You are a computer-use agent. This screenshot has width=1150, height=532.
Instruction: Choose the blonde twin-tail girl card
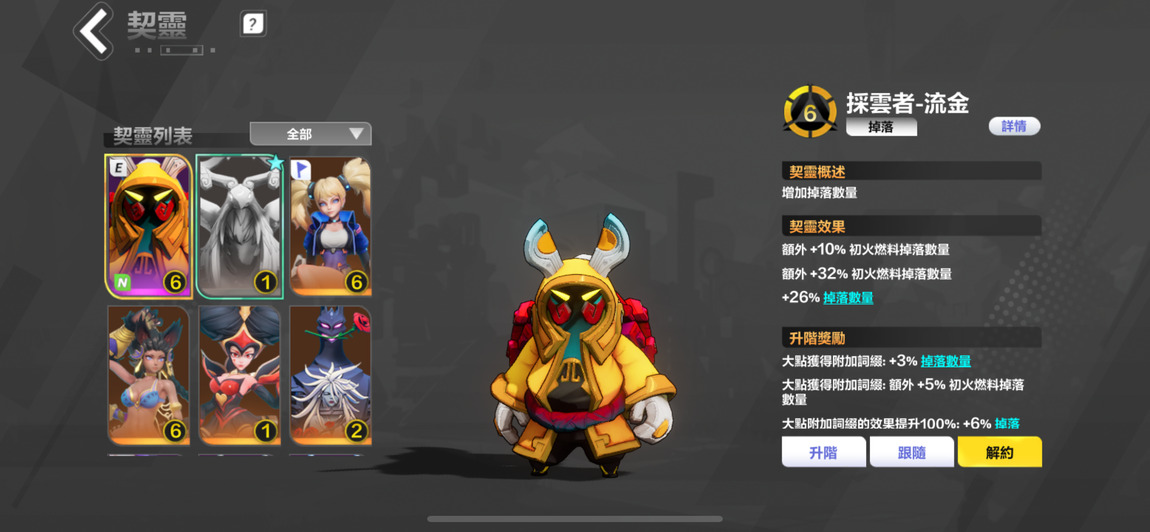[331, 226]
